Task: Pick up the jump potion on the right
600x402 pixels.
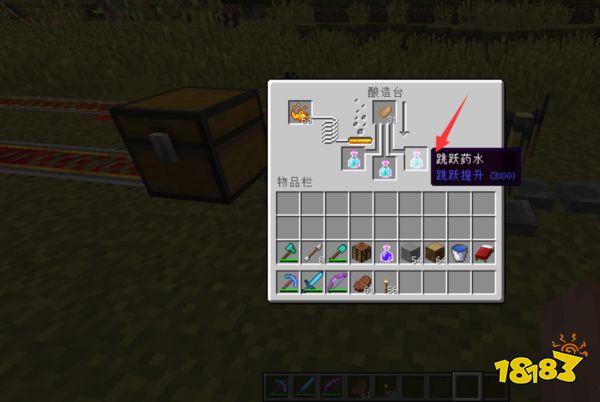Action: pyautogui.click(x=416, y=157)
